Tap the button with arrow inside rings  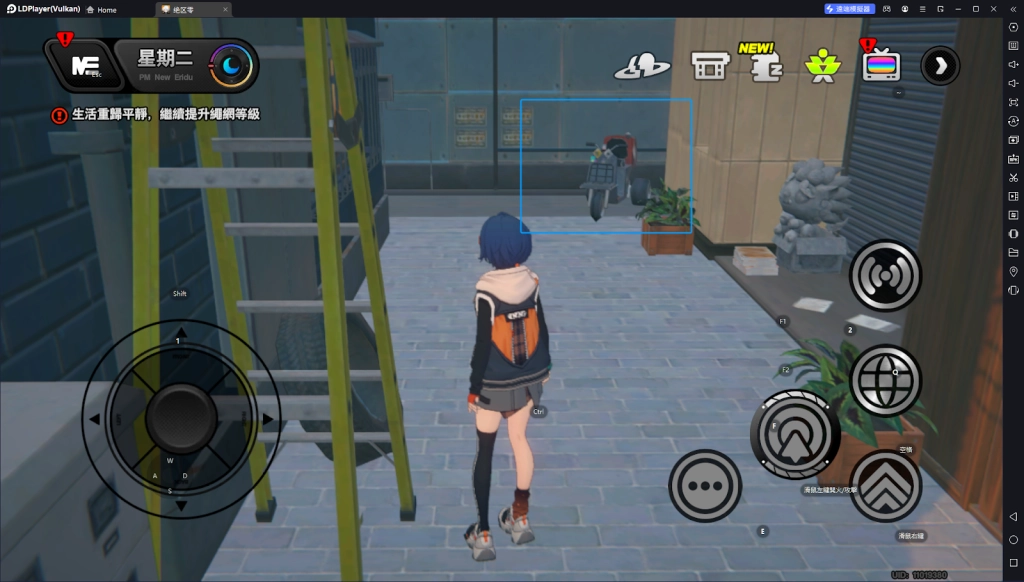pyautogui.click(x=795, y=435)
